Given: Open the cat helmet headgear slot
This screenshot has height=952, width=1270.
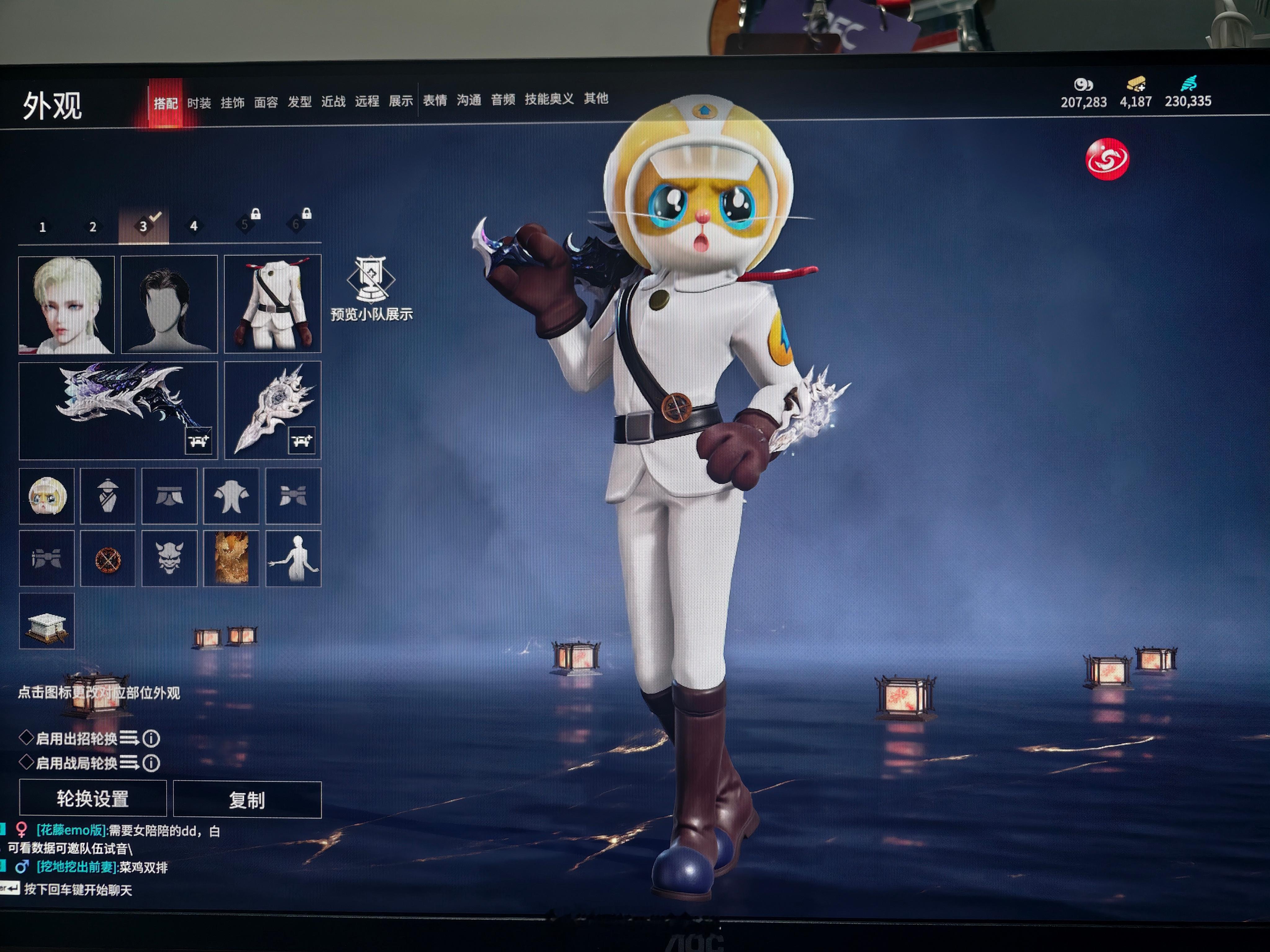Looking at the screenshot, I should 47,496.
